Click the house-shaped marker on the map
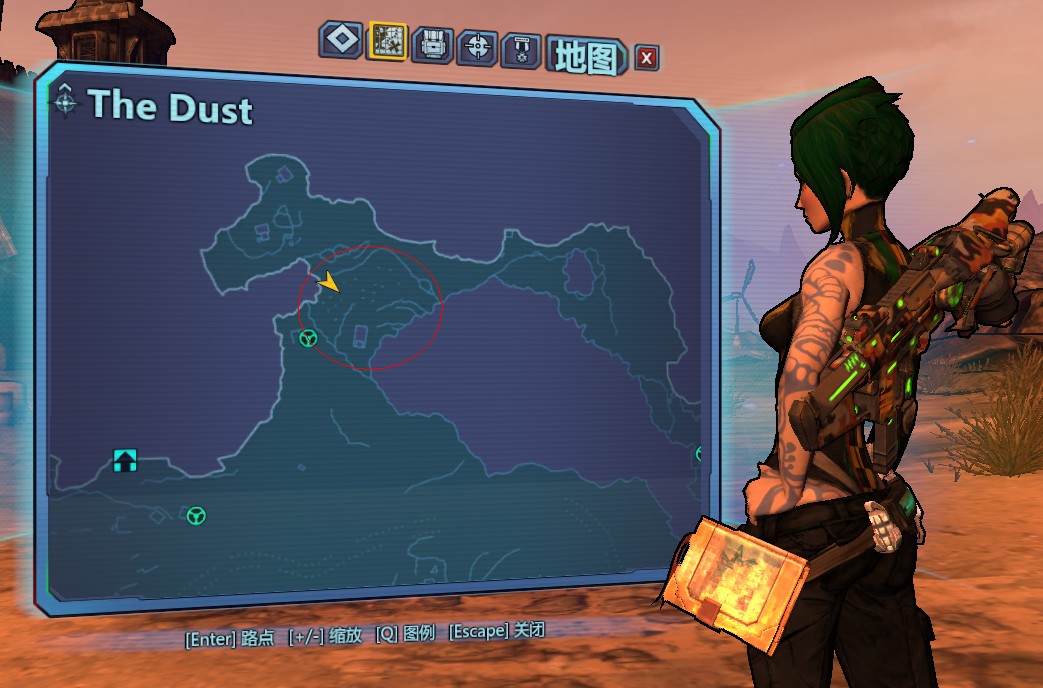This screenshot has height=688, width=1043. [x=125, y=460]
